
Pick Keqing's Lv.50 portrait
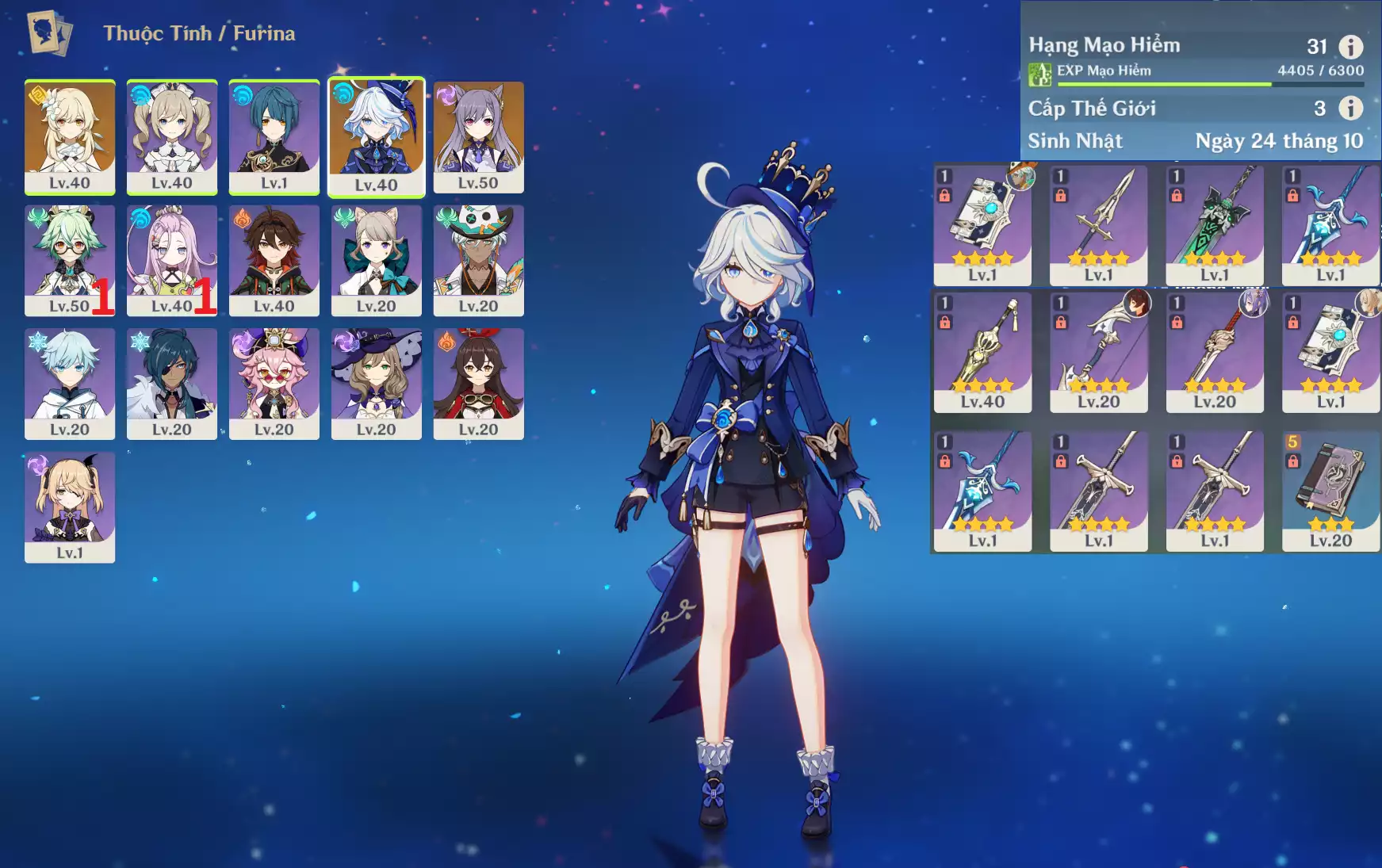(479, 136)
